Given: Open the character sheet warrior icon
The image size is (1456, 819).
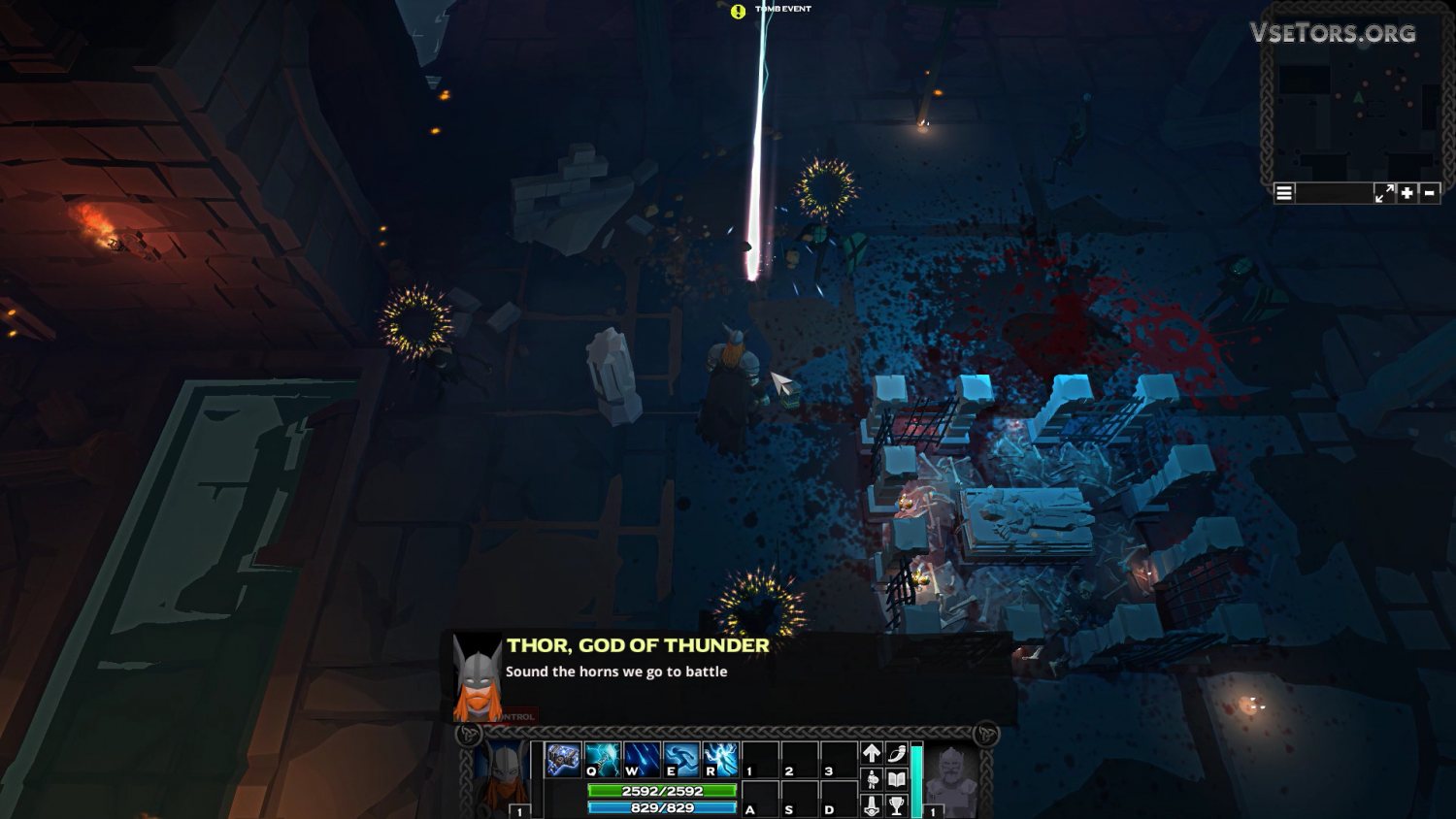Looking at the screenshot, I should (872, 779).
